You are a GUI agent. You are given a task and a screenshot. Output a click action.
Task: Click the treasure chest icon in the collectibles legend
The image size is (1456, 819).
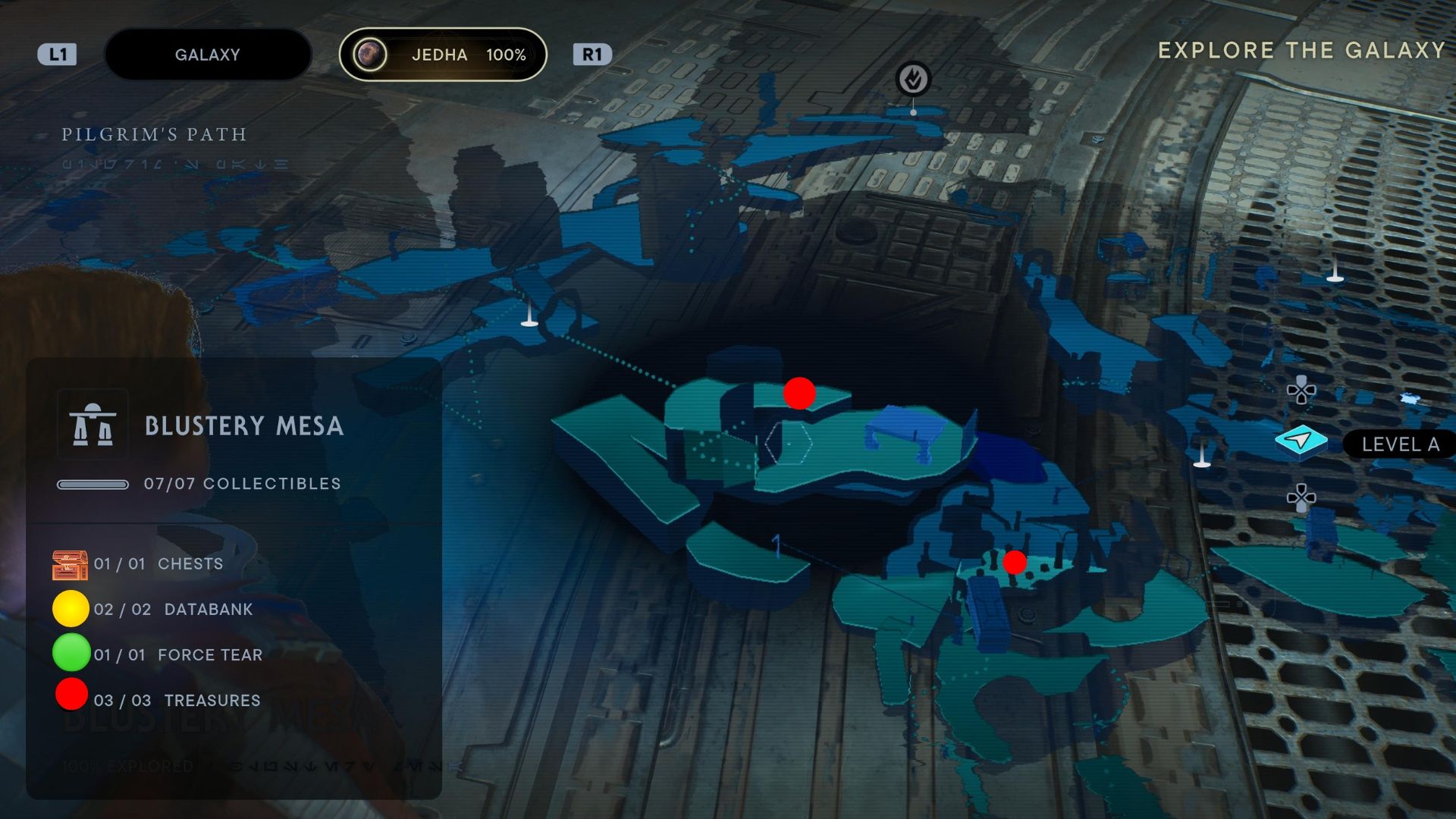point(70,563)
